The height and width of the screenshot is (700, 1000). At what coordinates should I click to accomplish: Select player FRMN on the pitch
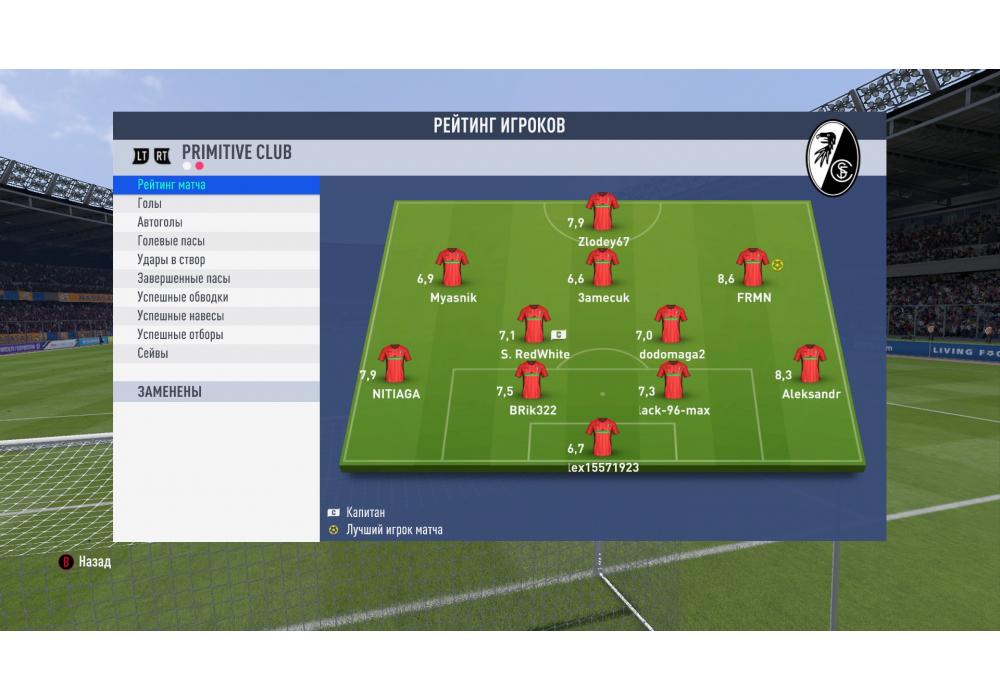tap(751, 270)
